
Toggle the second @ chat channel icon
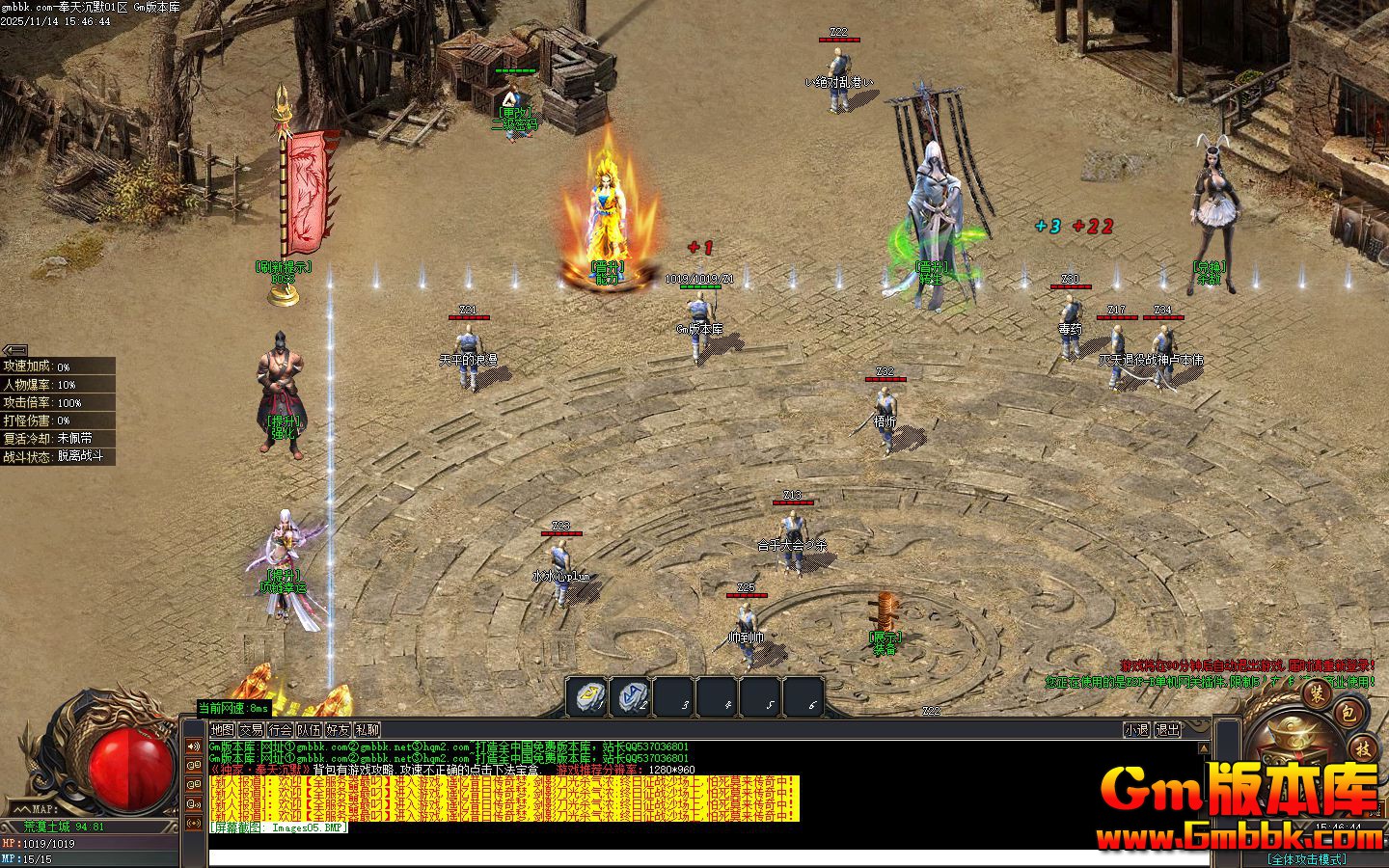[x=193, y=784]
